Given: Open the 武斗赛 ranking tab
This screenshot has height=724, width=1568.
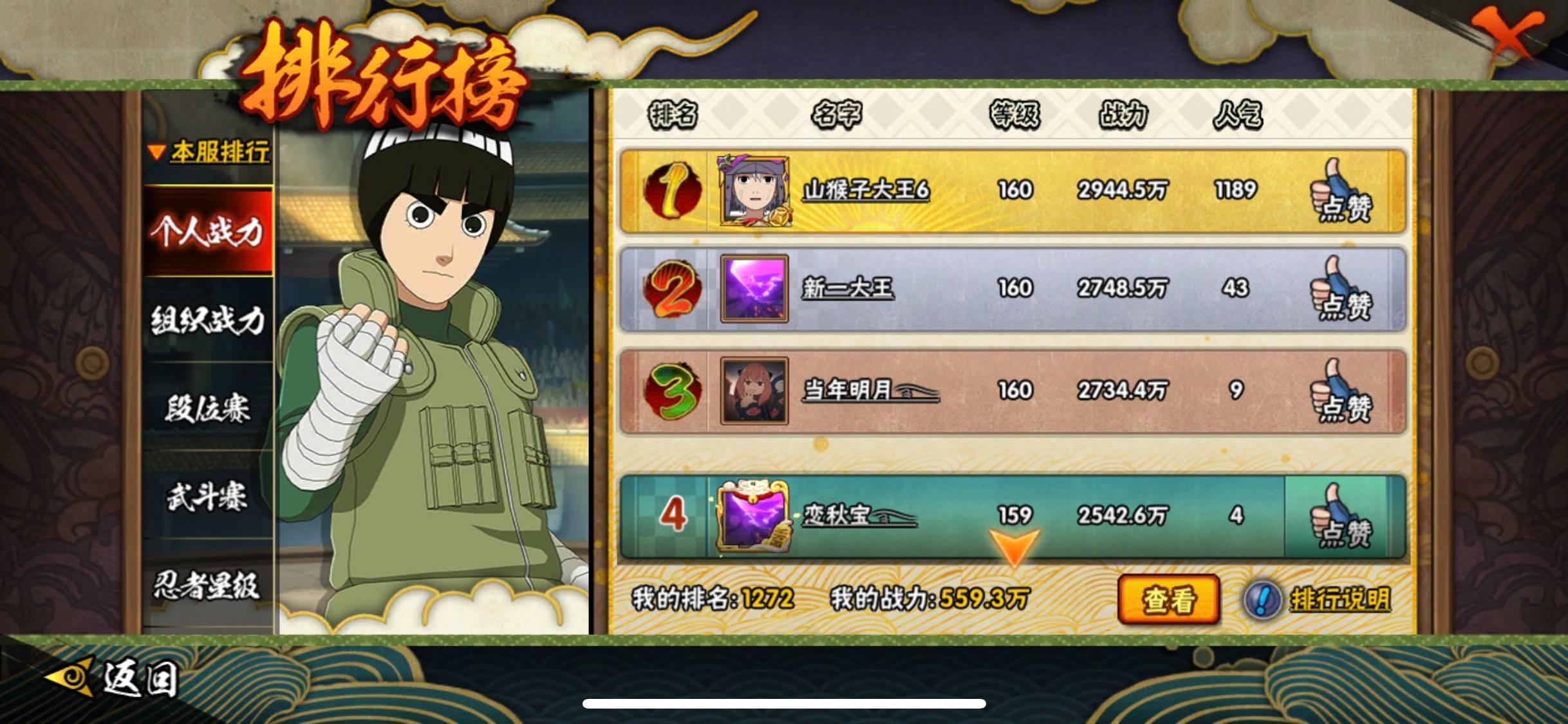Looking at the screenshot, I should pyautogui.click(x=207, y=497).
